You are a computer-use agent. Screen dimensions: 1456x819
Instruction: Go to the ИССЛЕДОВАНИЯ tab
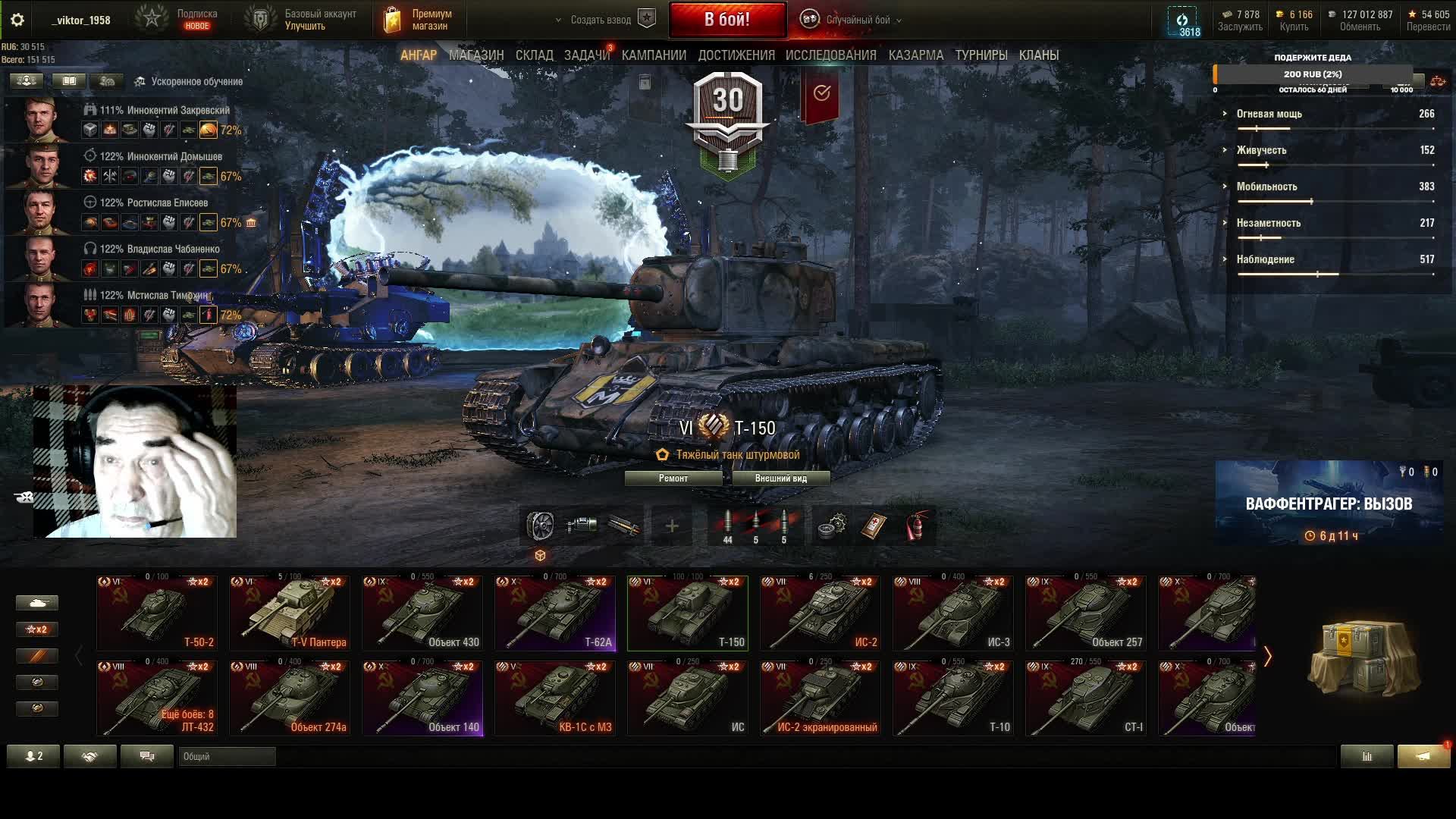[x=830, y=55]
